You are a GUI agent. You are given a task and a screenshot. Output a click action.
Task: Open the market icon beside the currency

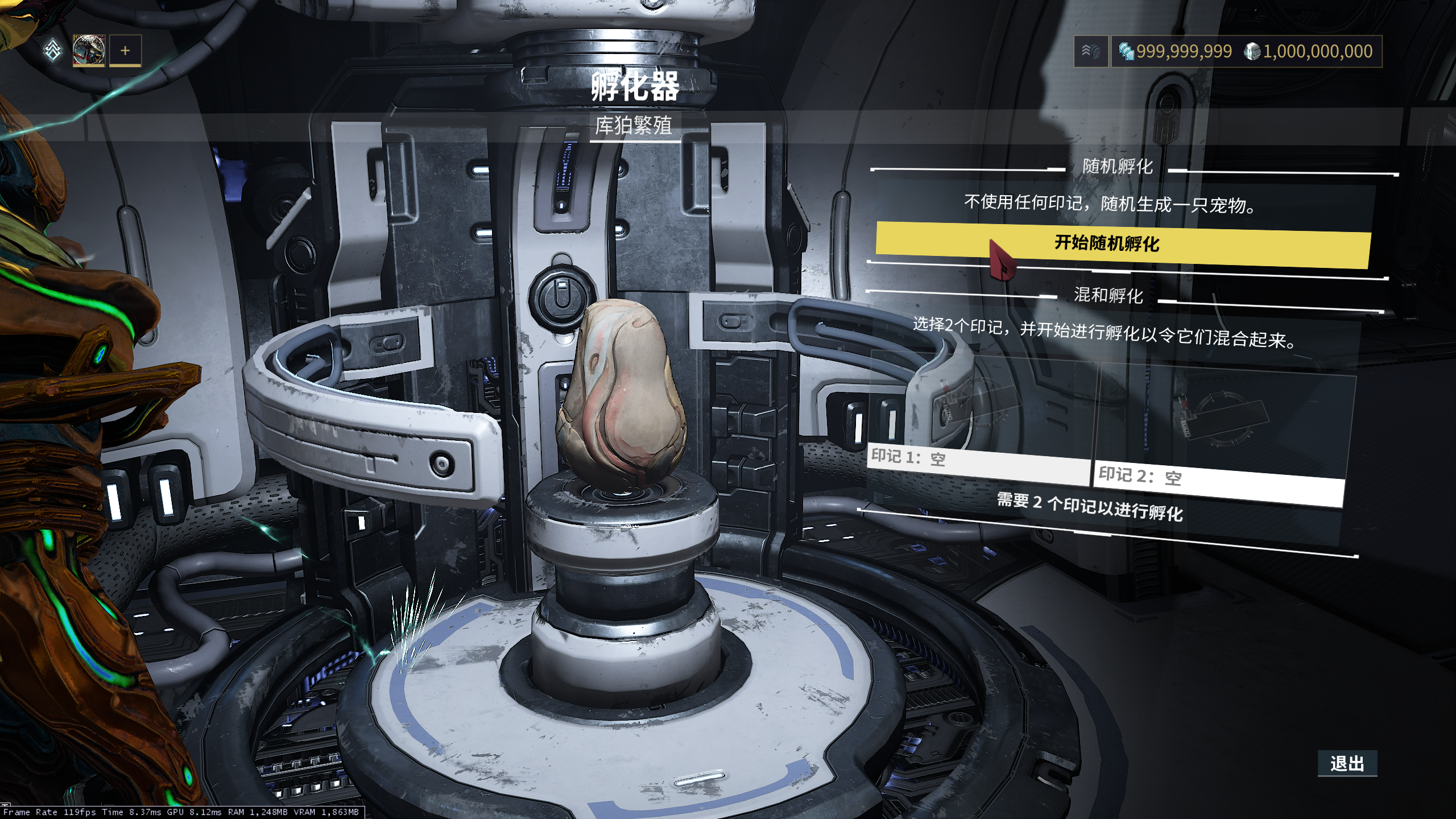click(x=1090, y=52)
